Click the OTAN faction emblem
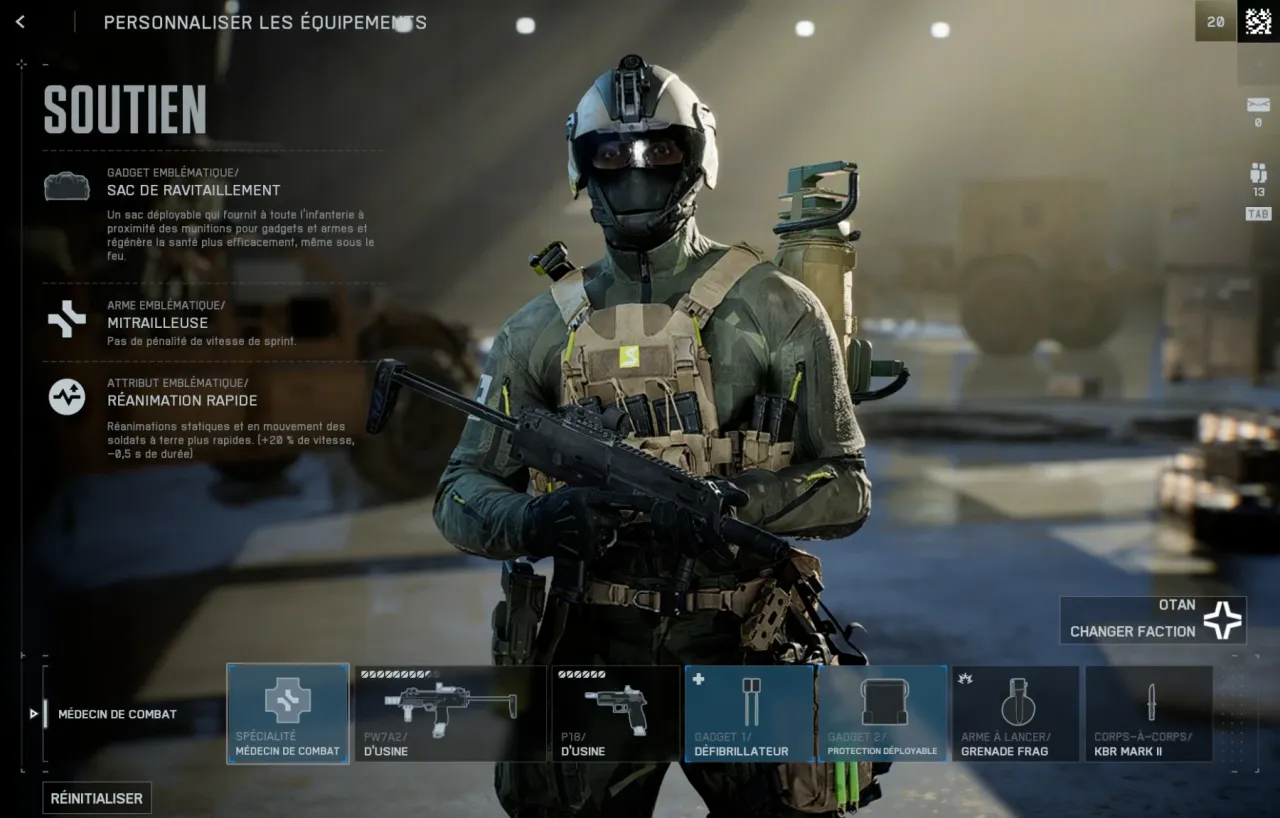The image size is (1280, 818). coord(1222,618)
